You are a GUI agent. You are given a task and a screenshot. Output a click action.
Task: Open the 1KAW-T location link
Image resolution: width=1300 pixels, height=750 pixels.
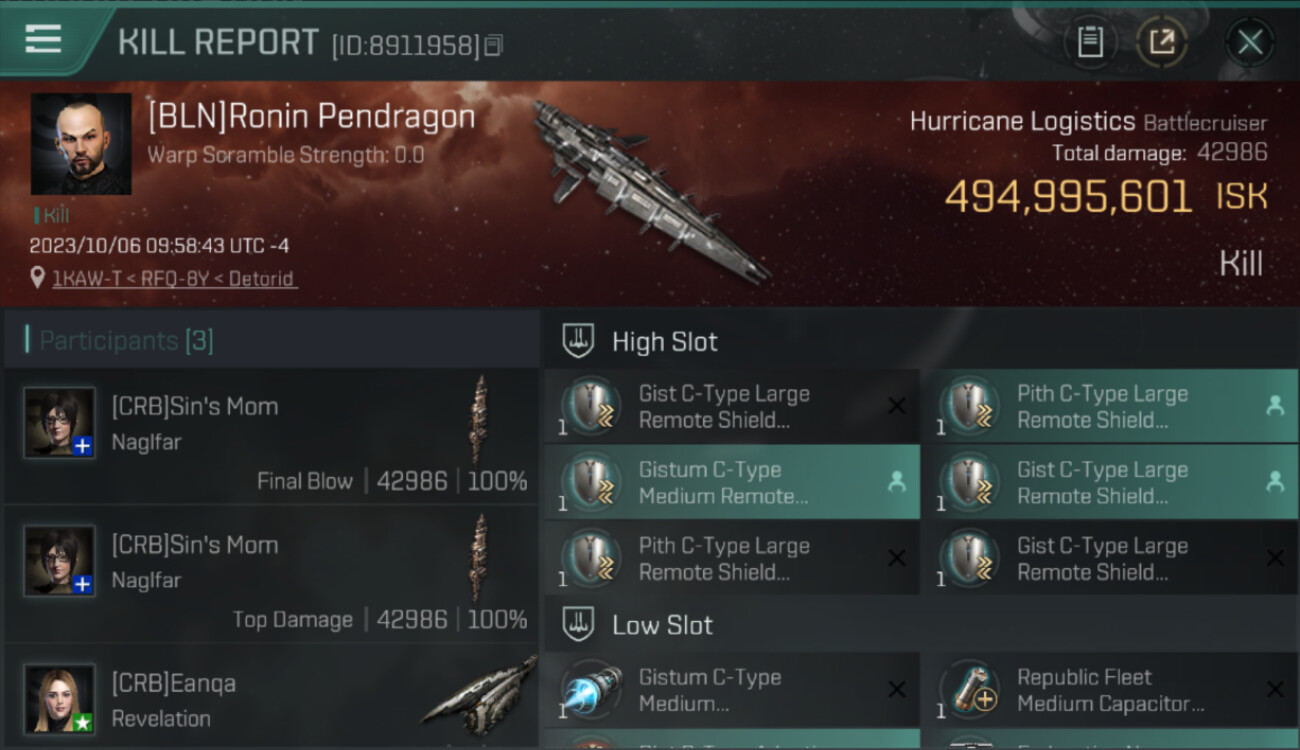point(174,278)
